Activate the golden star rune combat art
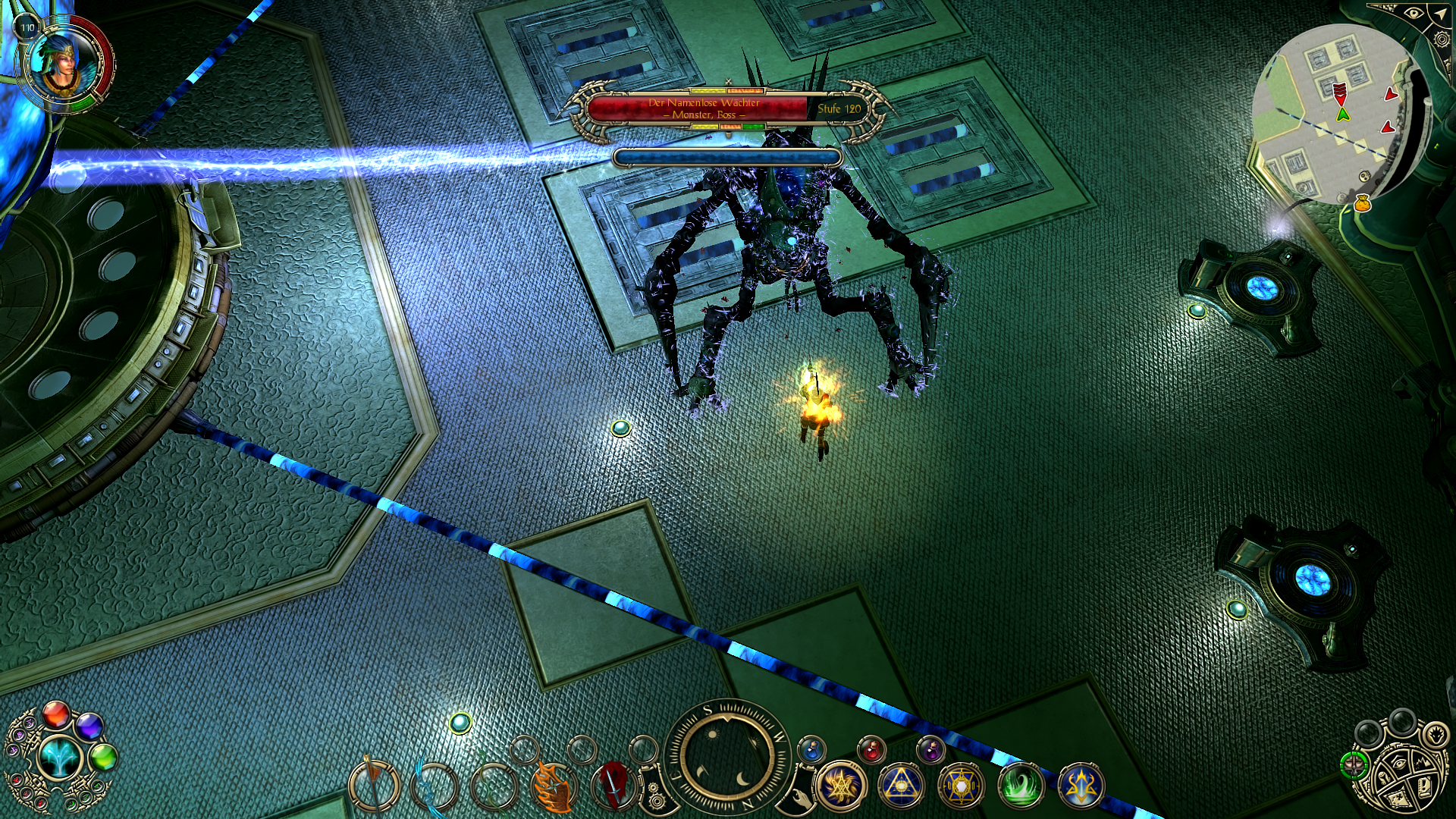The image size is (1456, 819). pyautogui.click(x=841, y=786)
